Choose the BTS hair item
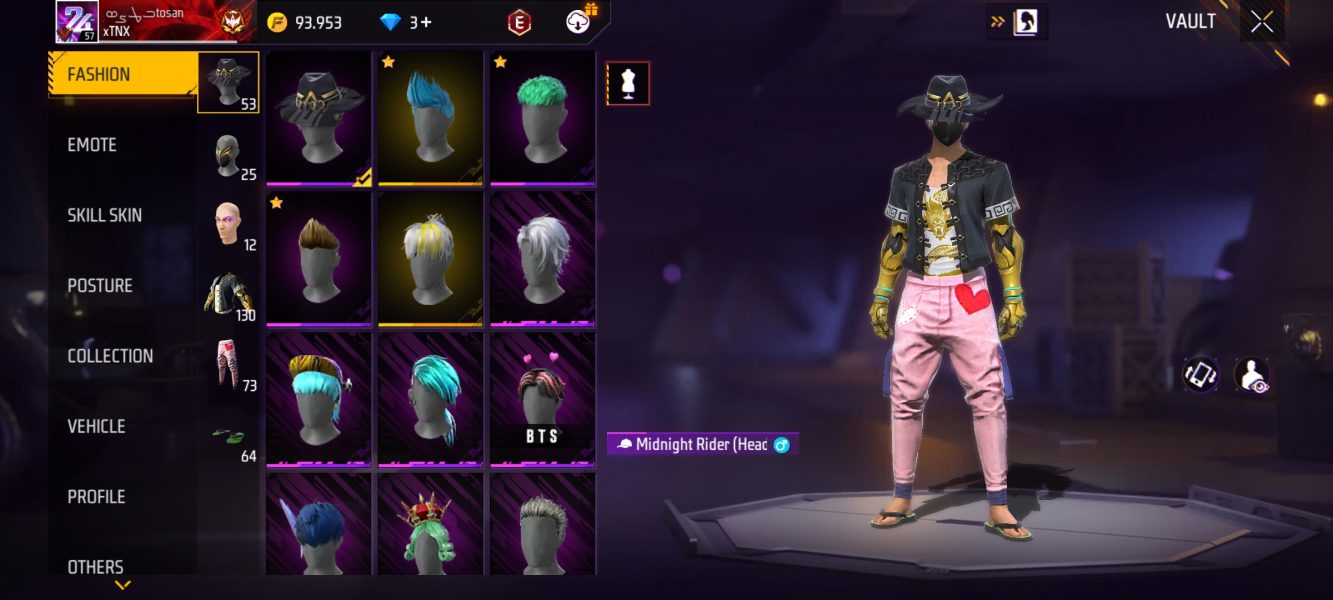This screenshot has height=600, width=1333. click(543, 400)
